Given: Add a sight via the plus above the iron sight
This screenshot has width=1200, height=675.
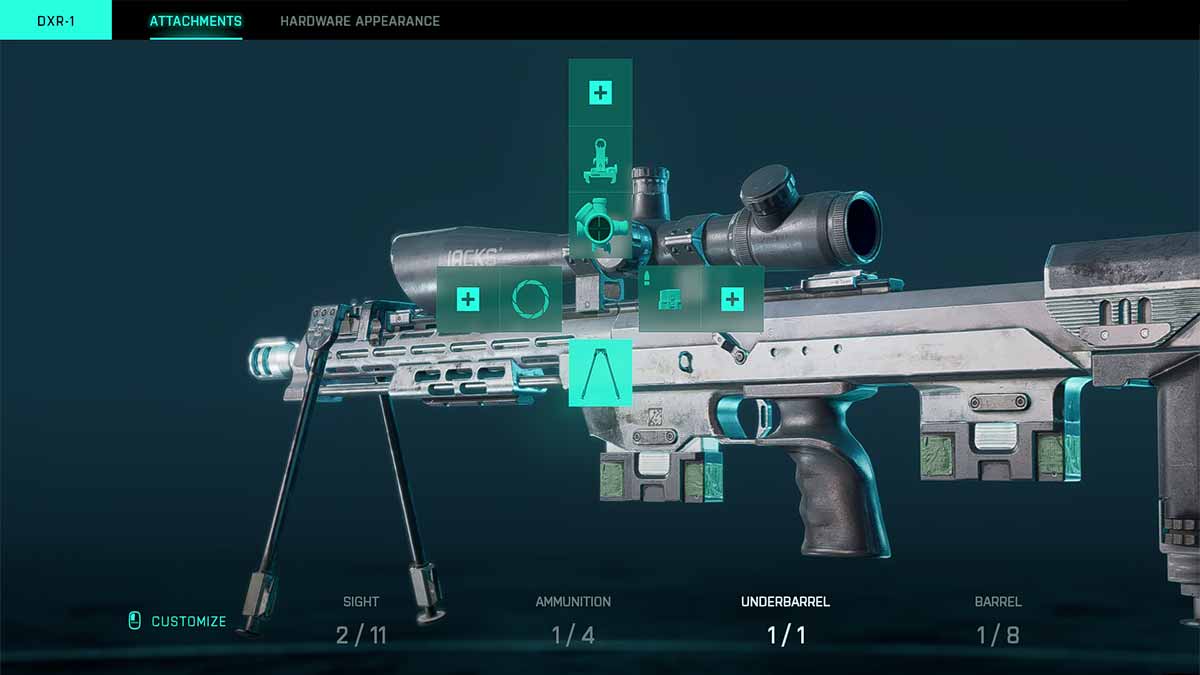Looking at the screenshot, I should pyautogui.click(x=600, y=94).
